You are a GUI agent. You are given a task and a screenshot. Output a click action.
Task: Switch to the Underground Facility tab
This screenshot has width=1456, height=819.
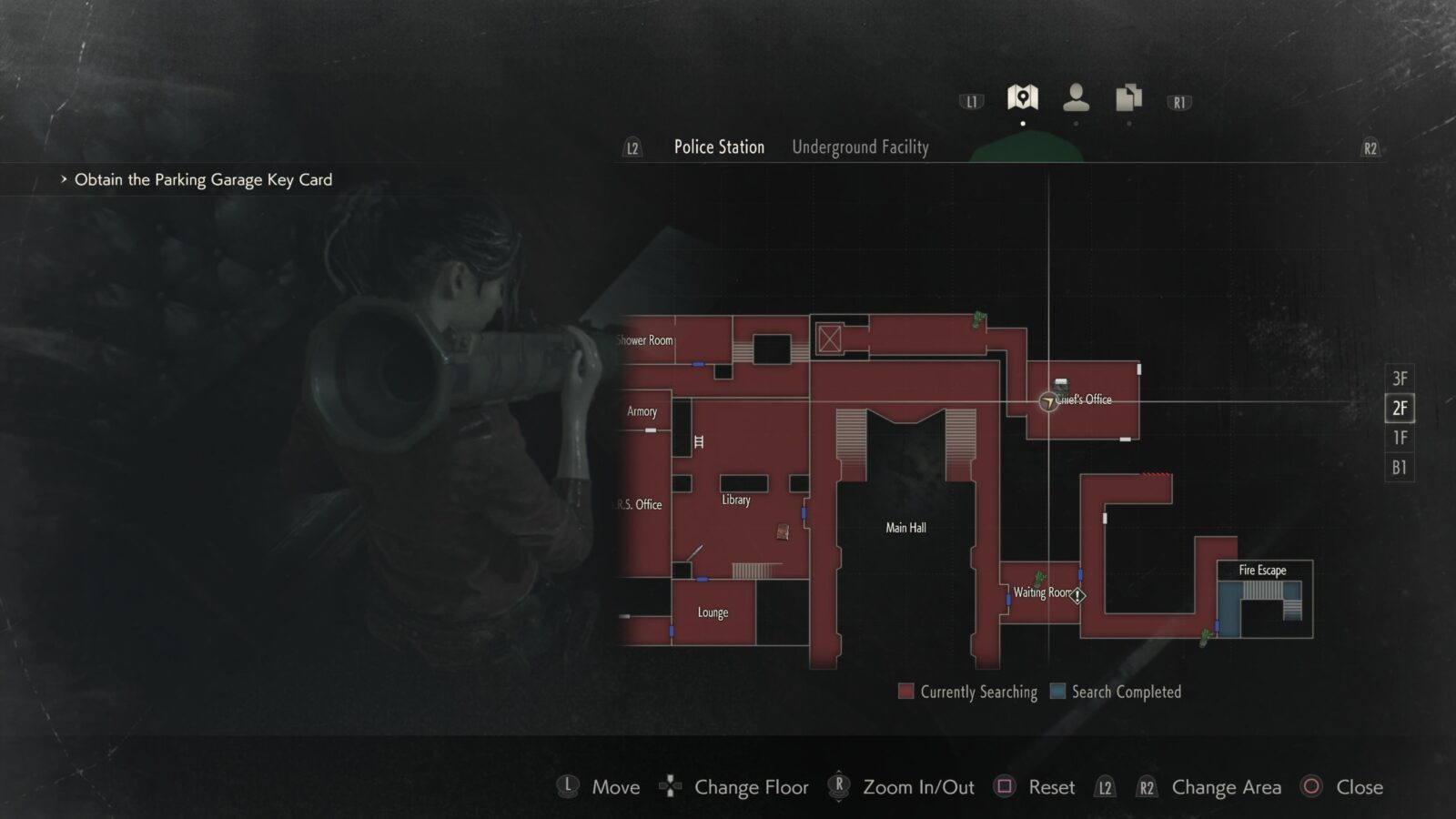(860, 147)
